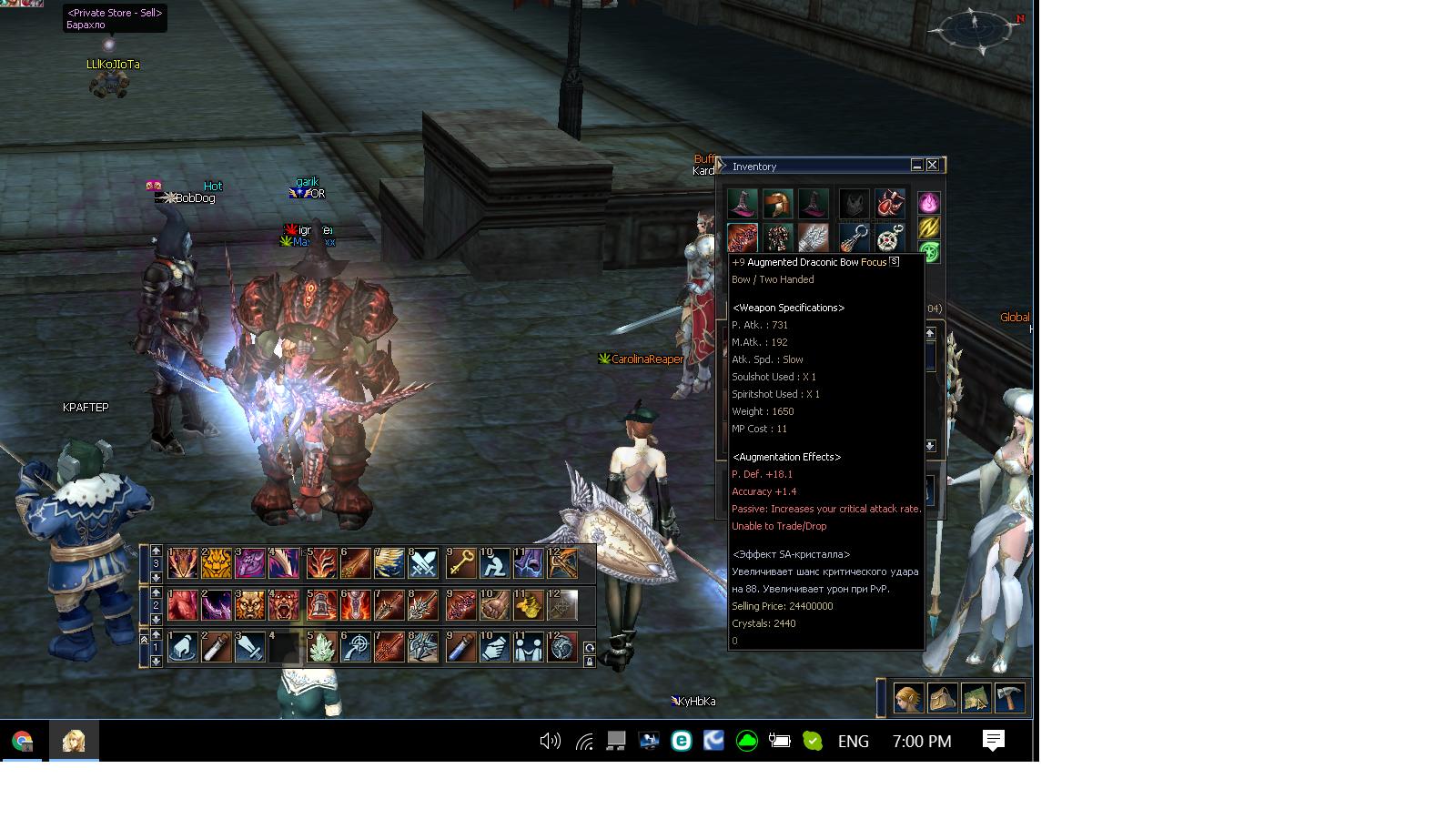Image resolution: width=1456 pixels, height=819 pixels.
Task: Collapse hotbars with the double-chevron arrow
Action: click(x=145, y=639)
